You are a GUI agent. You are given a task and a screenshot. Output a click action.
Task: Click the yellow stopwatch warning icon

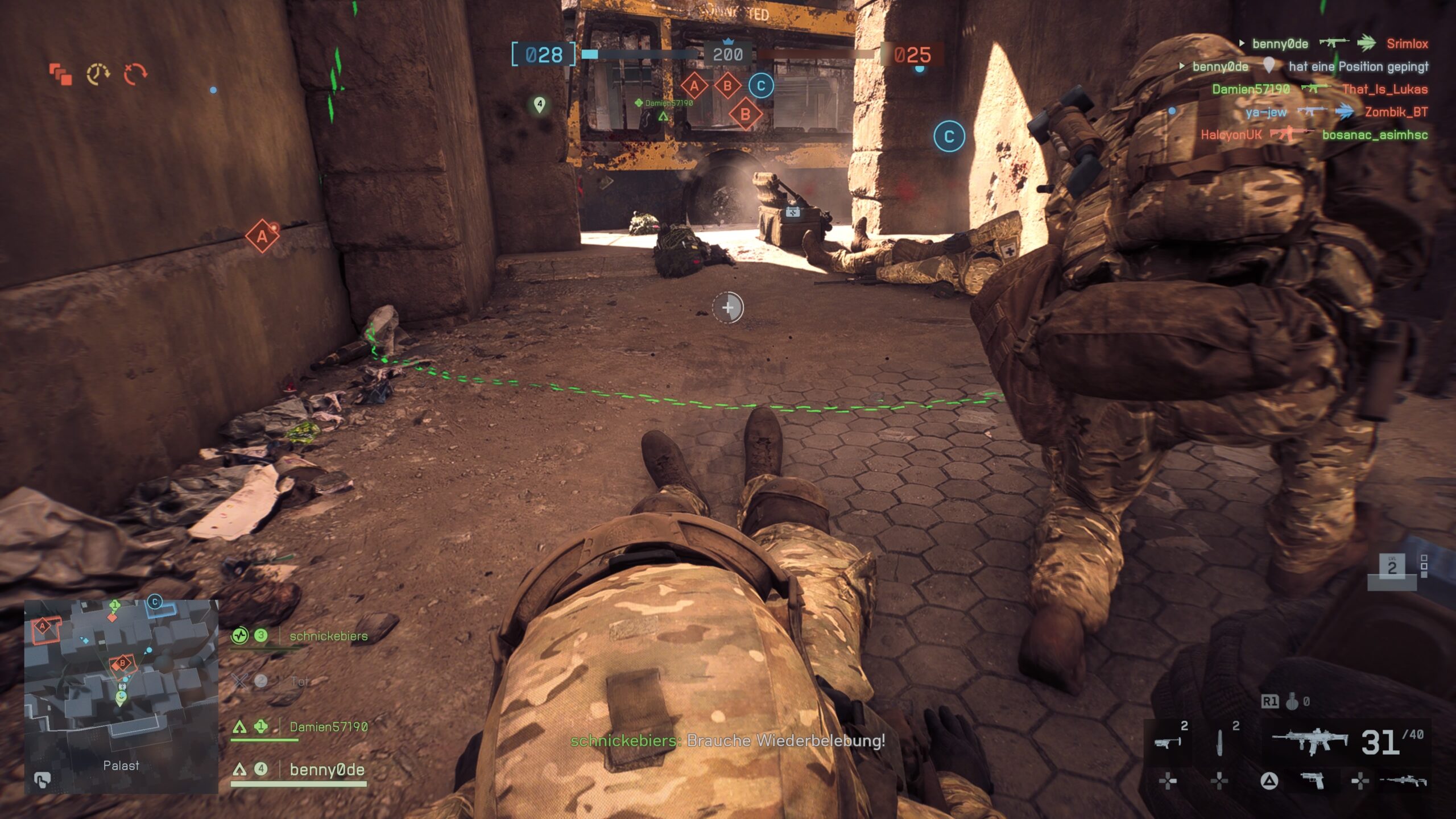pos(98,75)
